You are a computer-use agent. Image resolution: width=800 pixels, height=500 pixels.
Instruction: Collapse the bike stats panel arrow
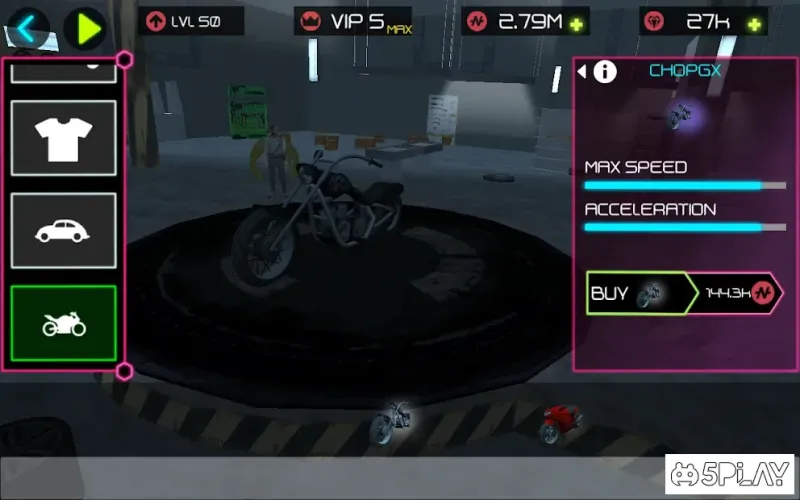pyautogui.click(x=582, y=71)
